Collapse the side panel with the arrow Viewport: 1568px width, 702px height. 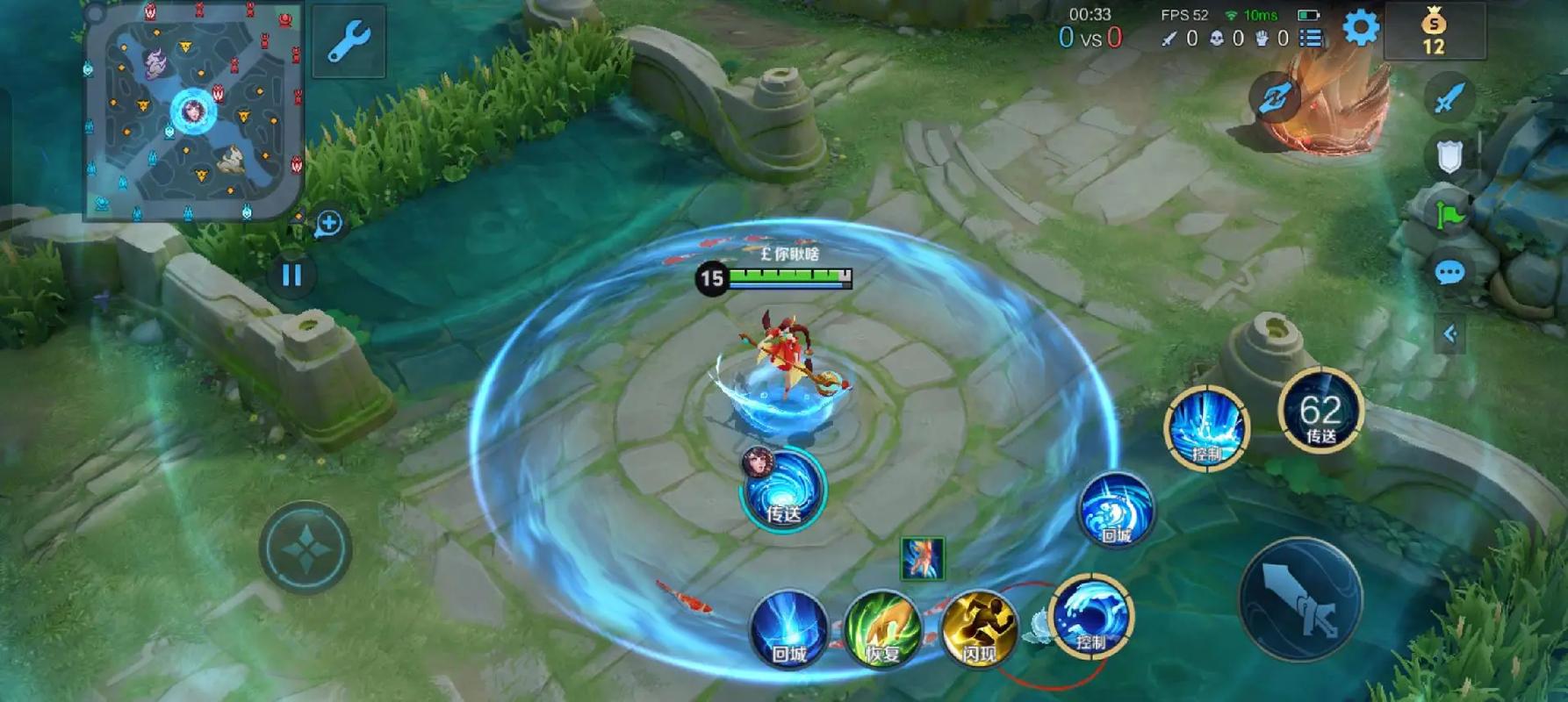pyautogui.click(x=1449, y=333)
